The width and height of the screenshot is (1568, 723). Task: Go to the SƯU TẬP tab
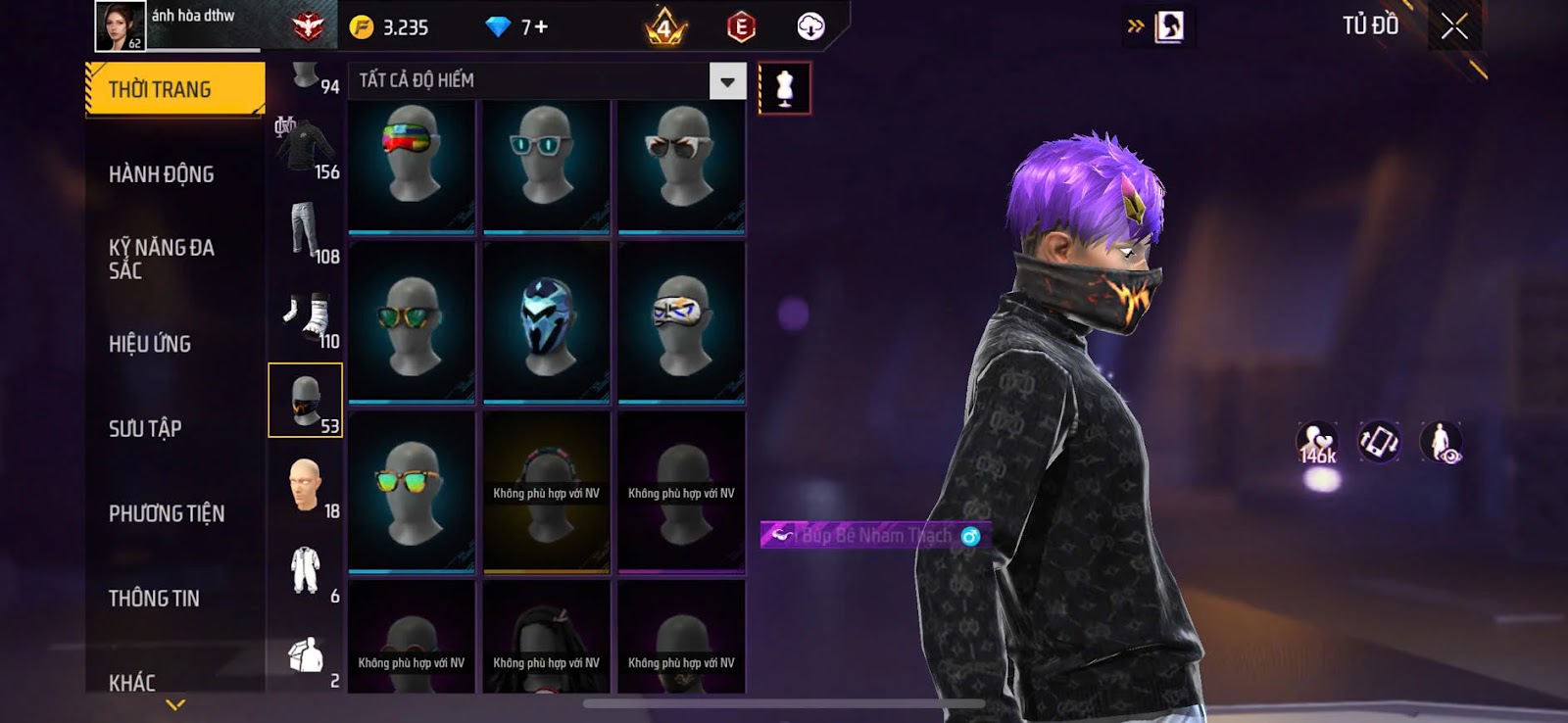(145, 428)
